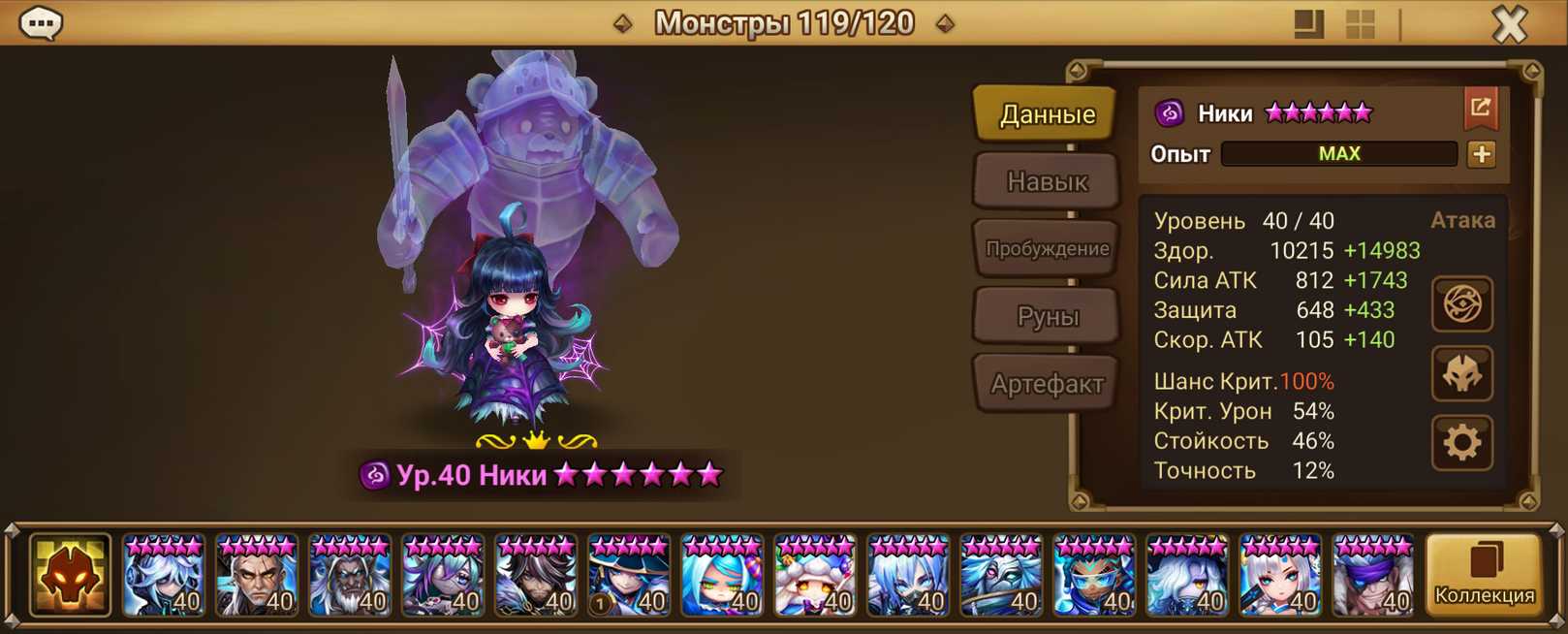1568x634 pixels.
Task: Click the helmet mask icon button
Action: point(1461,374)
